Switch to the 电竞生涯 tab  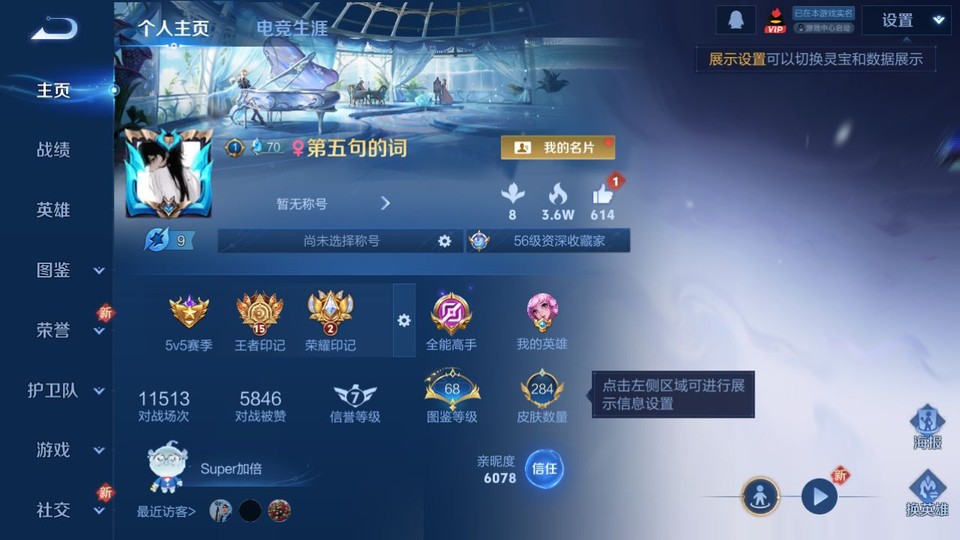tap(291, 28)
